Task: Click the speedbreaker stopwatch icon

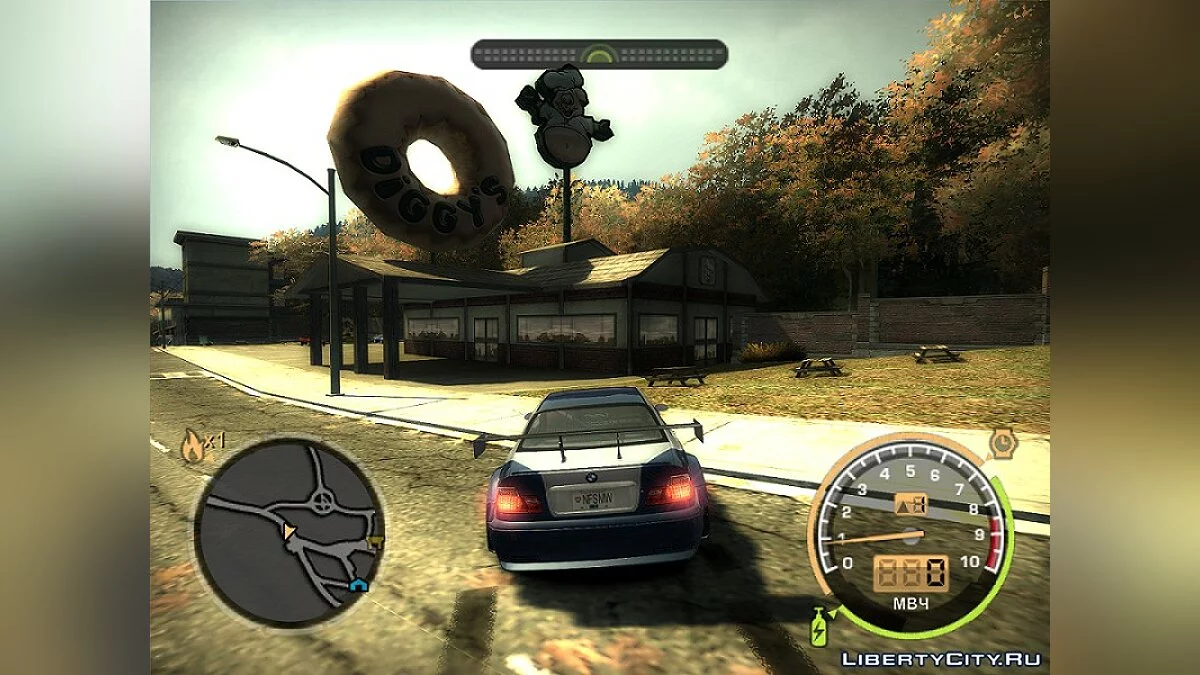Action: point(1003,442)
